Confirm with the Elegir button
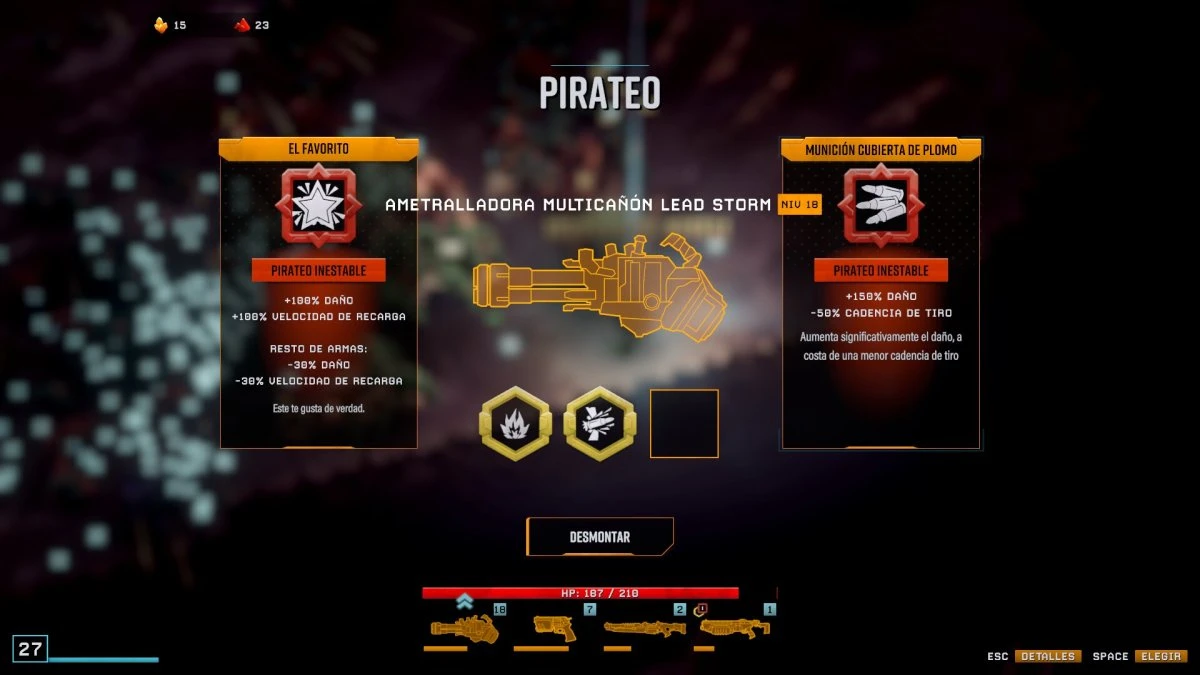Viewport: 1200px width, 675px height. pos(1160,656)
